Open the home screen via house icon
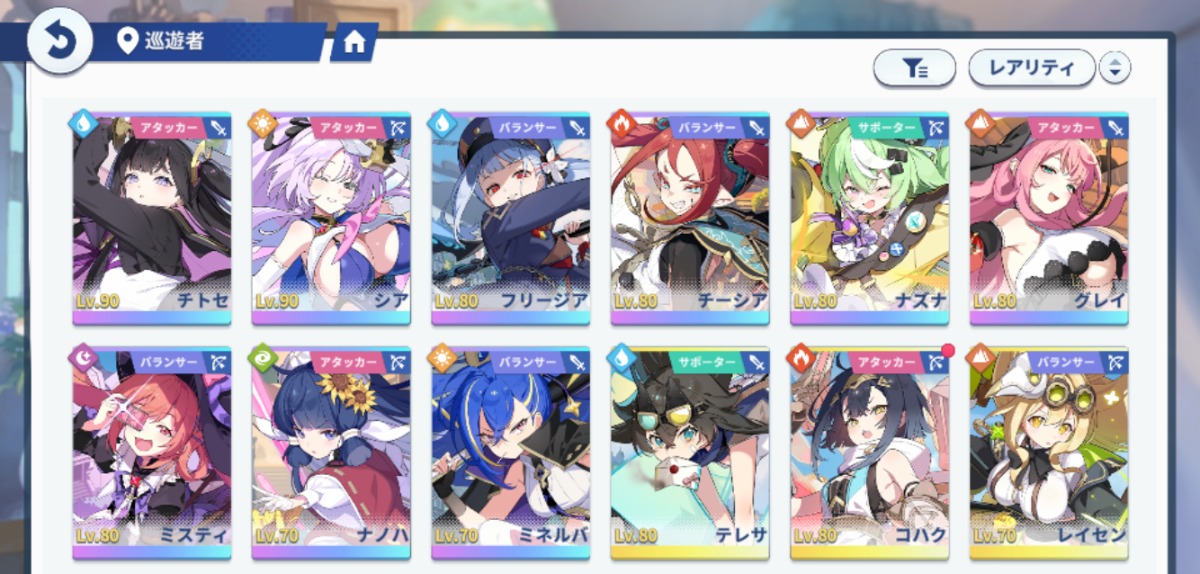The width and height of the screenshot is (1200, 574). point(353,42)
